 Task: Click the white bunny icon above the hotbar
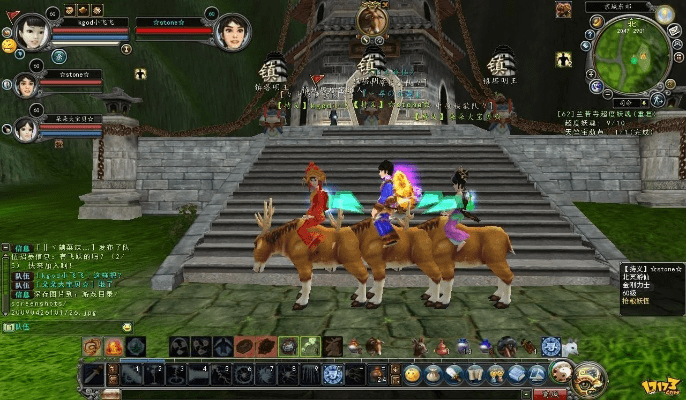569,345
